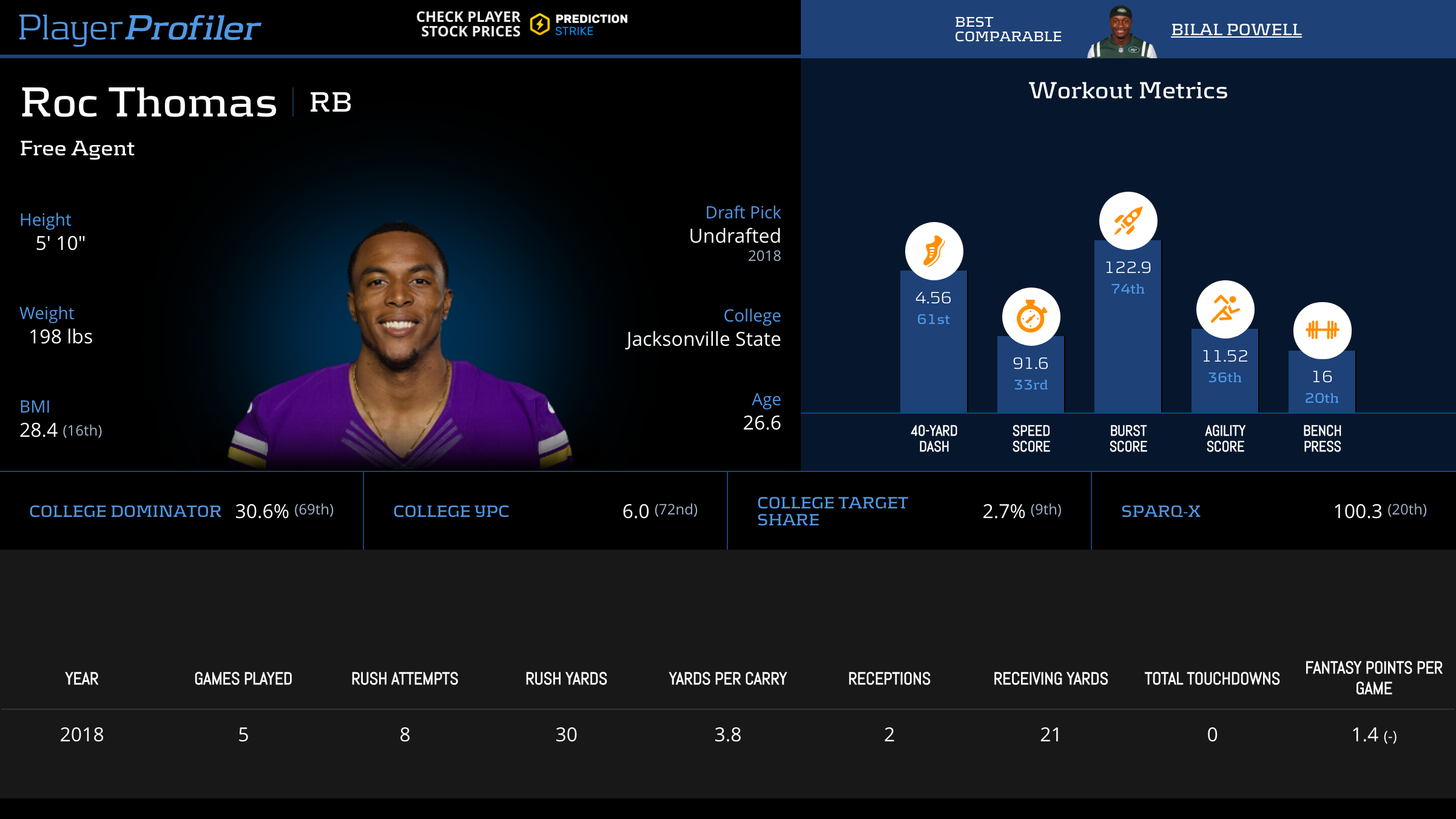Screen dimensions: 1456x819
Task: Open the College YPC metric
Action: 451,511
